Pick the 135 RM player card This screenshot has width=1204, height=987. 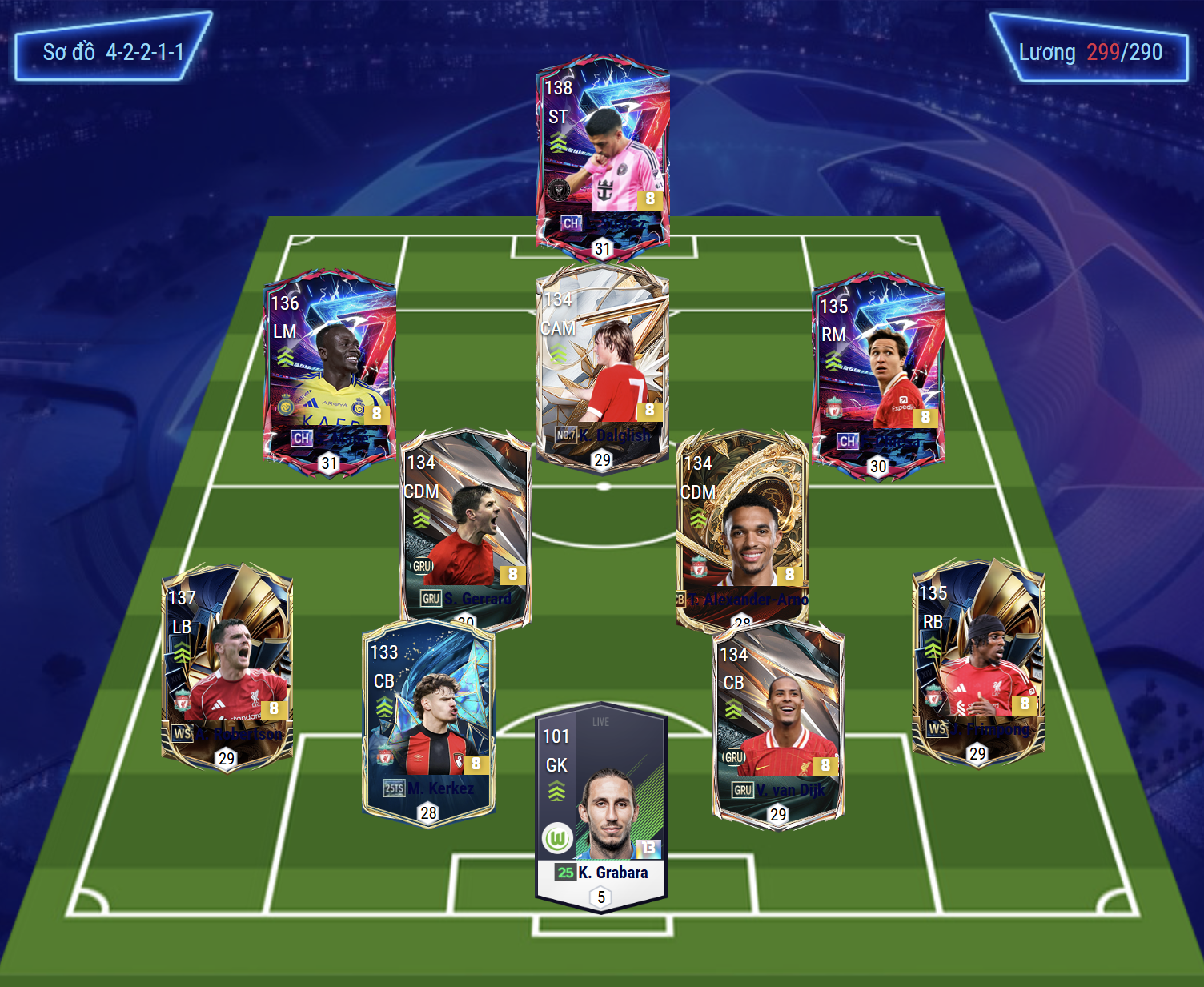[878, 375]
